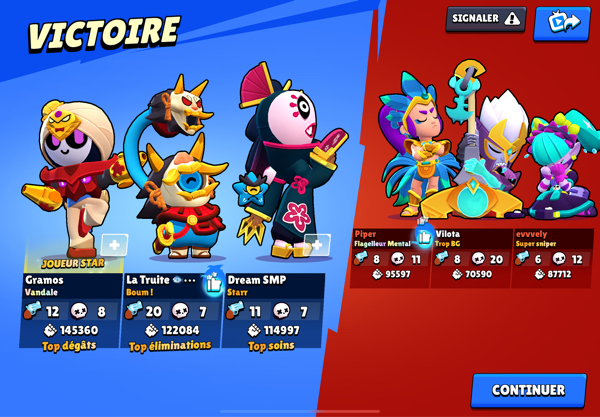Open Vilota's player card
Image resolution: width=600 pixels, height=417 pixels.
(472, 257)
